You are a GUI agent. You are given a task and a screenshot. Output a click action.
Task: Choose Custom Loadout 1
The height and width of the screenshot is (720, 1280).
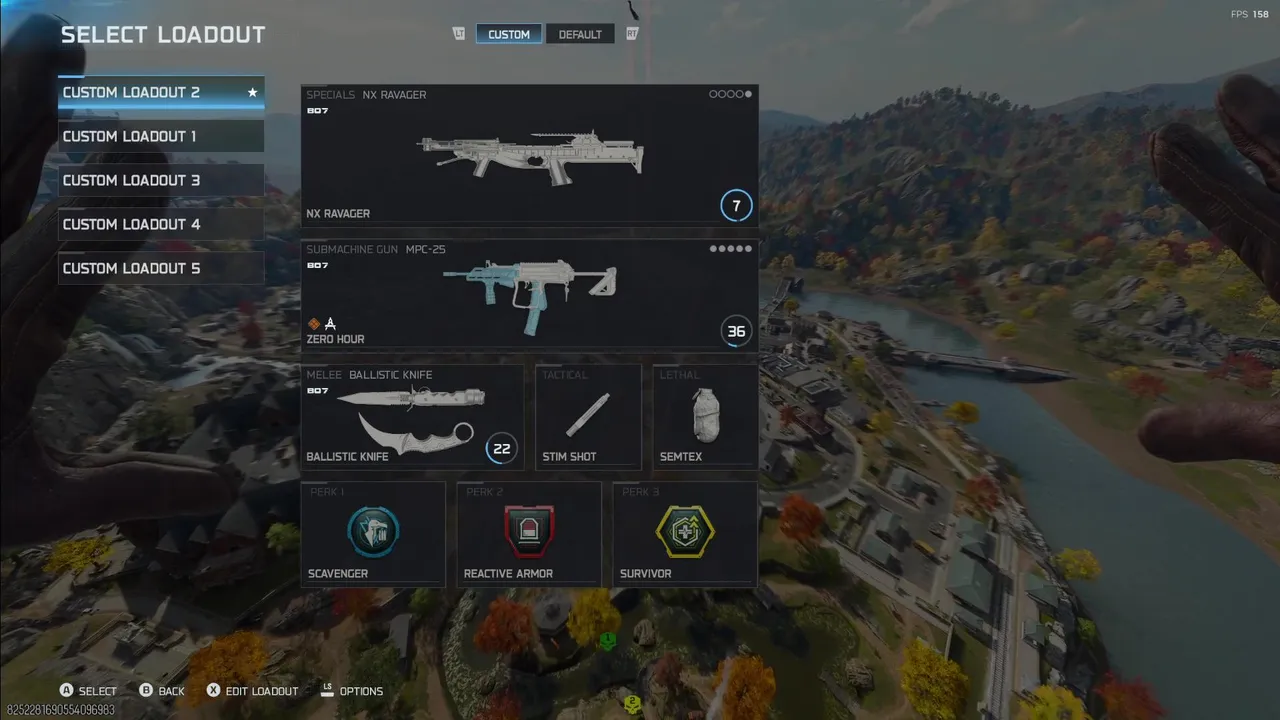(x=160, y=136)
